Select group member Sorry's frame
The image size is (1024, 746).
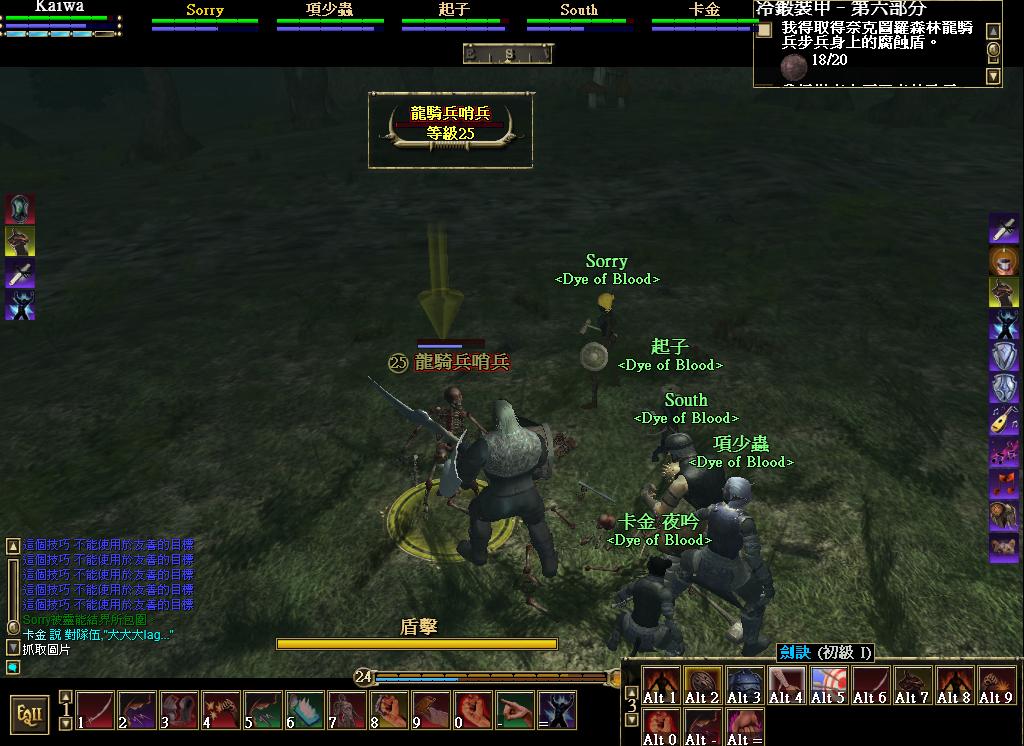coord(205,17)
